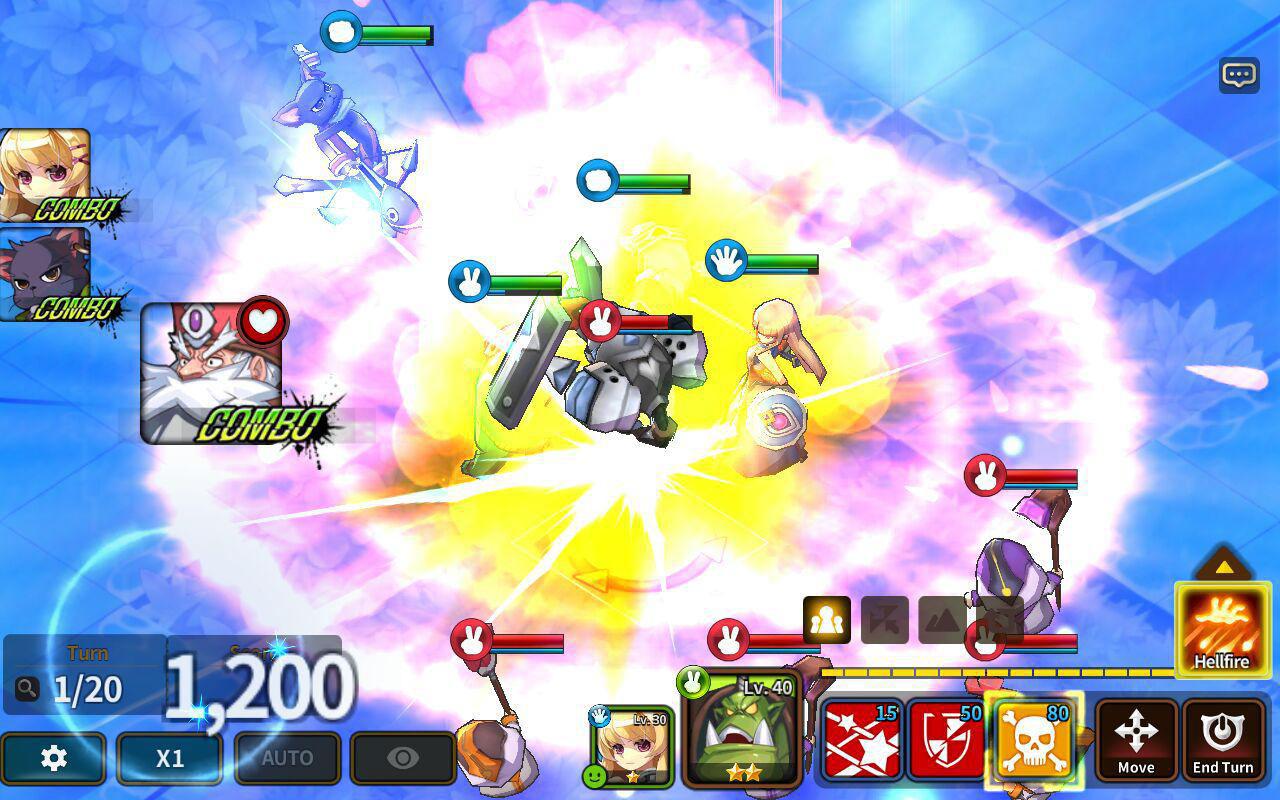
Task: Open the chat speech bubble
Action: click(x=1239, y=75)
